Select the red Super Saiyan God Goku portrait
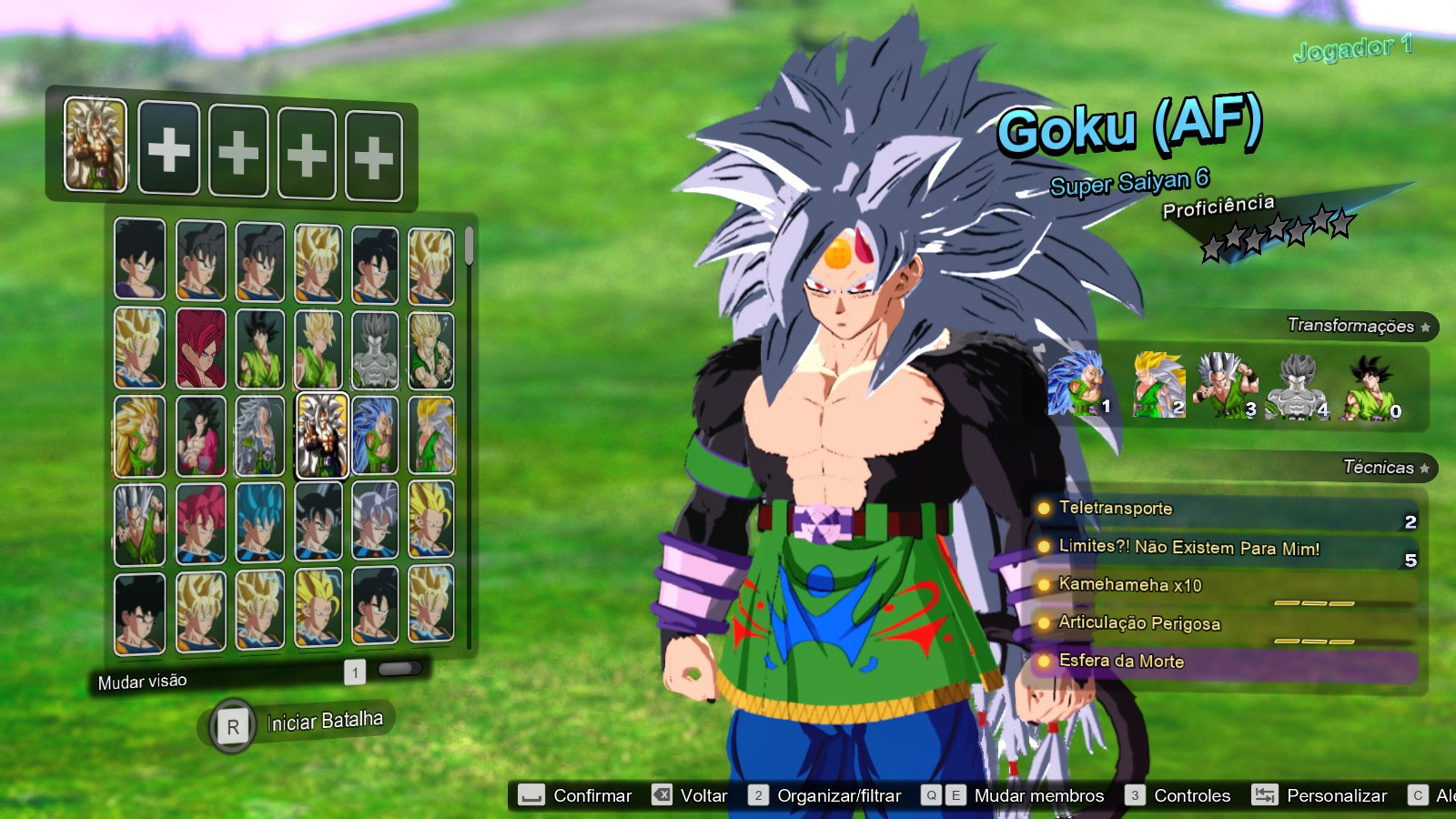This screenshot has height=819, width=1456. [x=200, y=349]
